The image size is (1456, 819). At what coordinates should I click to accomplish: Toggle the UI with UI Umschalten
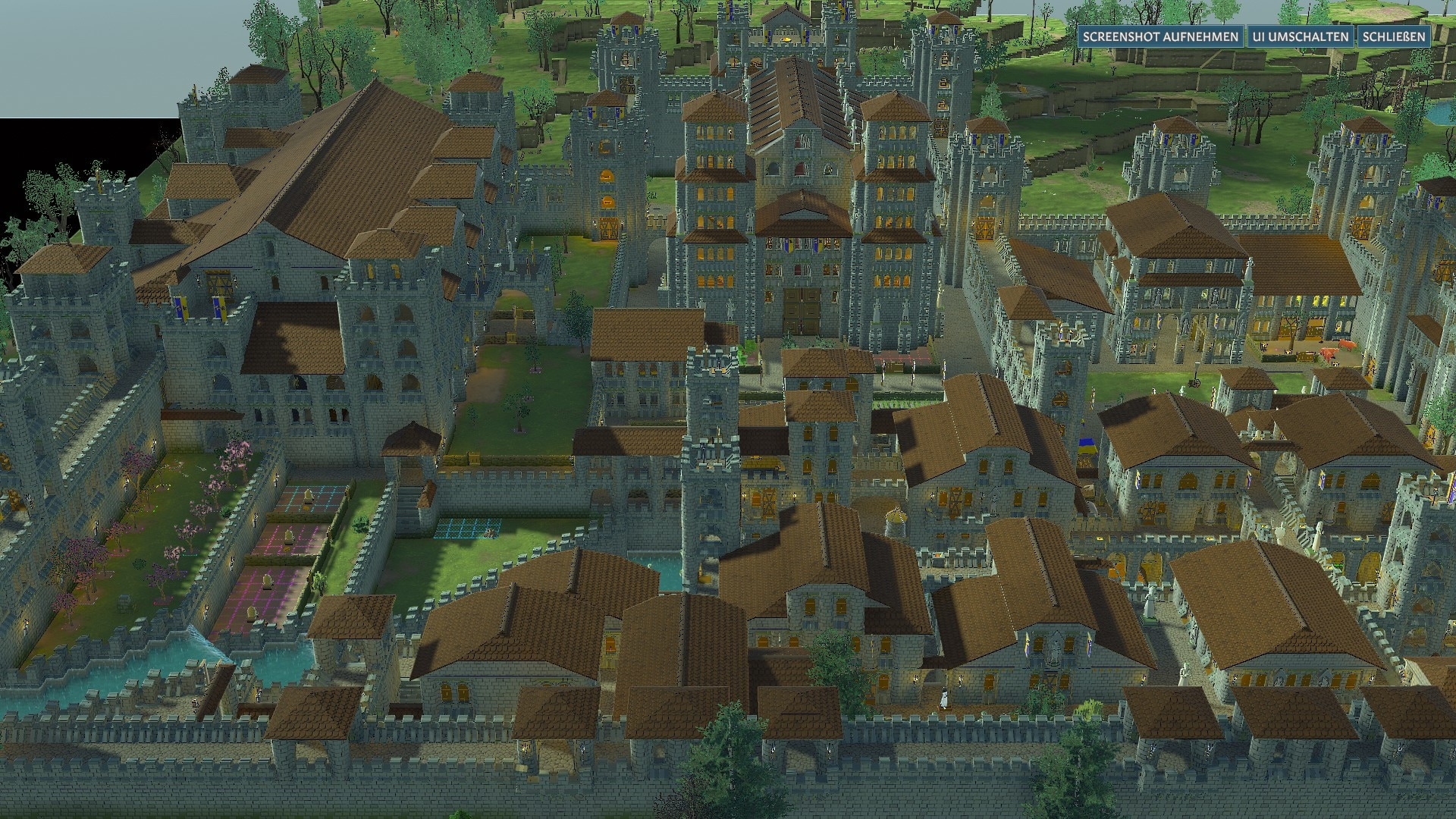(1300, 36)
